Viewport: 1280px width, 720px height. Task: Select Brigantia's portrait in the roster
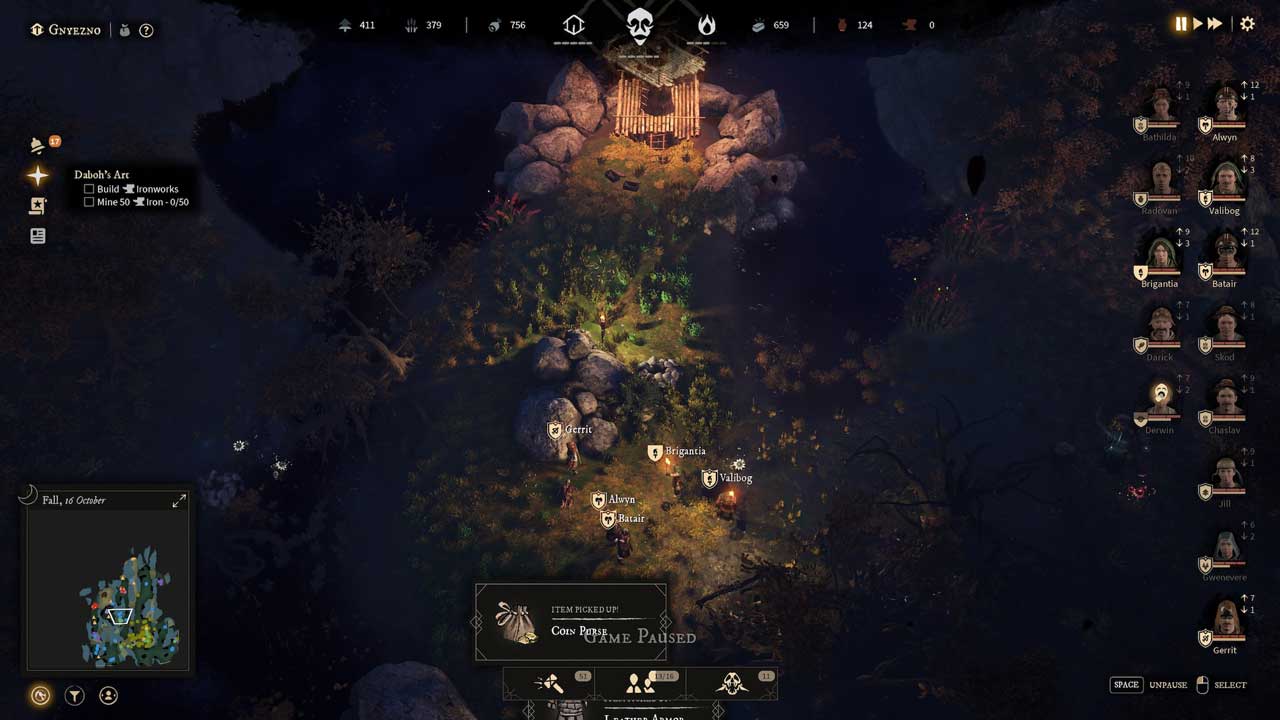(x=1160, y=254)
